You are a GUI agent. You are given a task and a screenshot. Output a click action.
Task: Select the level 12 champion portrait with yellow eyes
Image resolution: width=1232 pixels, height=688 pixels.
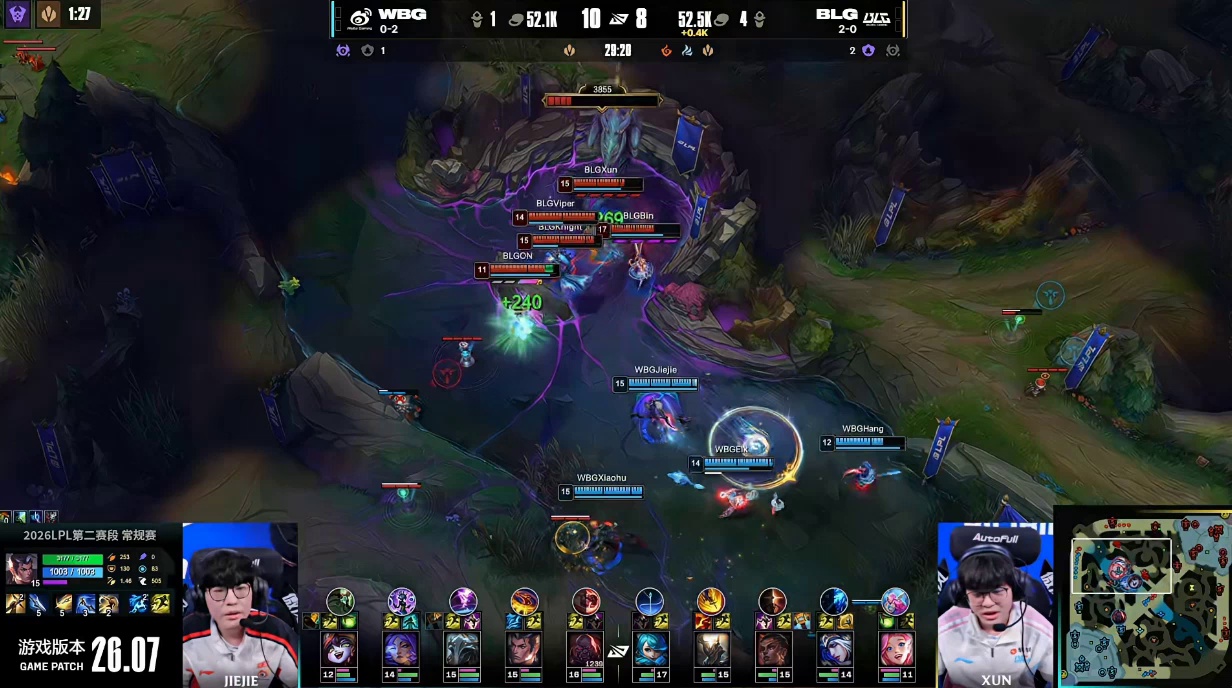340,648
